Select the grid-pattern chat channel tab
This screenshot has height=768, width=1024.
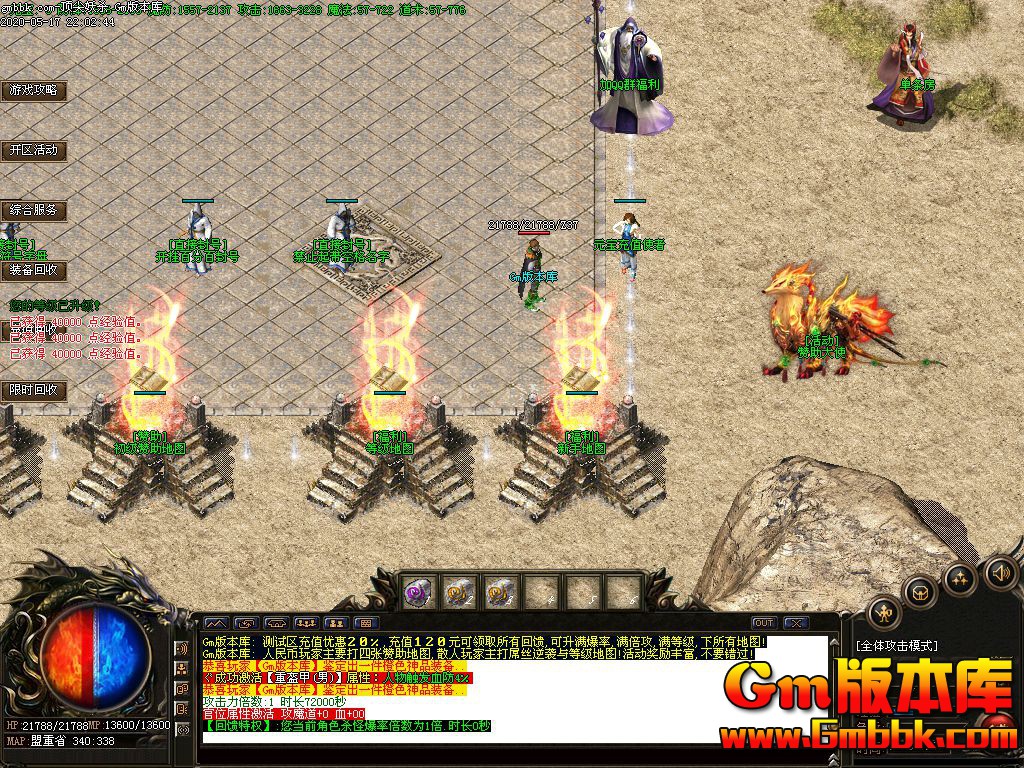[365, 623]
